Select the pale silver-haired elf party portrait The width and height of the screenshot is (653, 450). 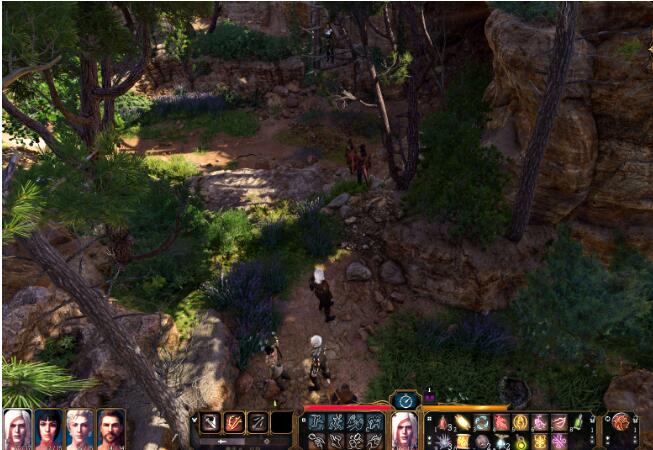[x=79, y=428]
